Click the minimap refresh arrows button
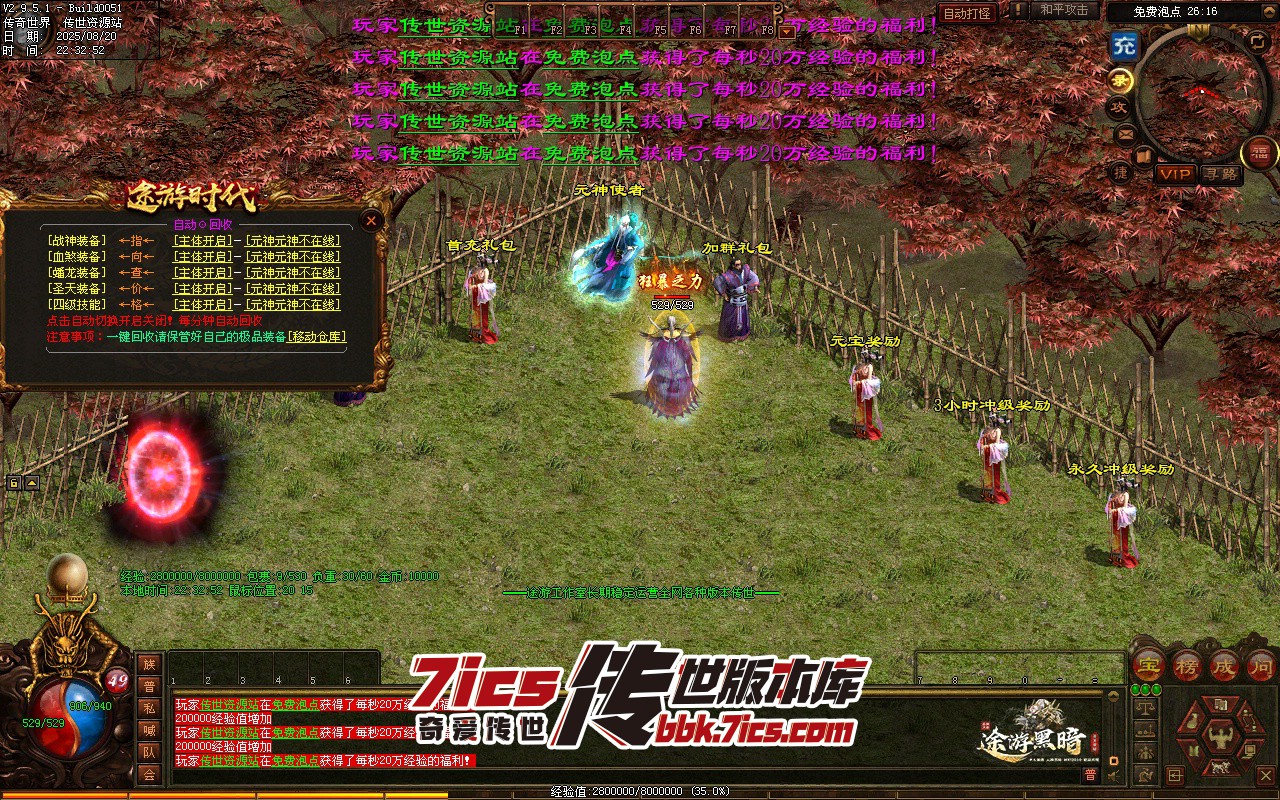1280x800 pixels. [x=1257, y=42]
